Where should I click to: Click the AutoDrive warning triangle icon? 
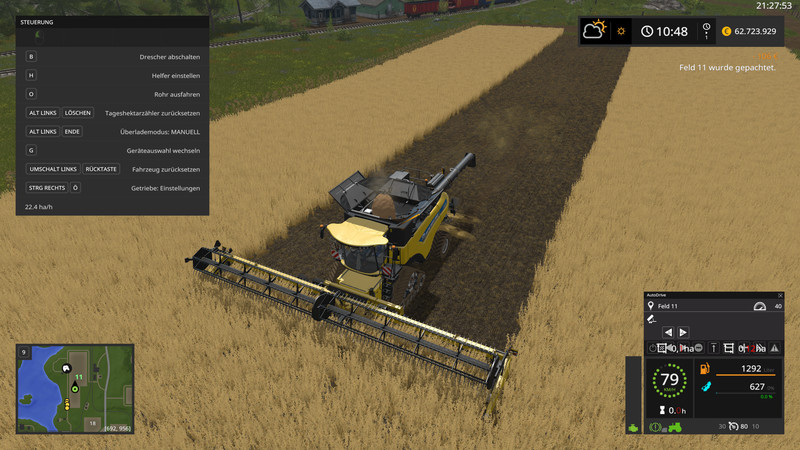click(774, 348)
